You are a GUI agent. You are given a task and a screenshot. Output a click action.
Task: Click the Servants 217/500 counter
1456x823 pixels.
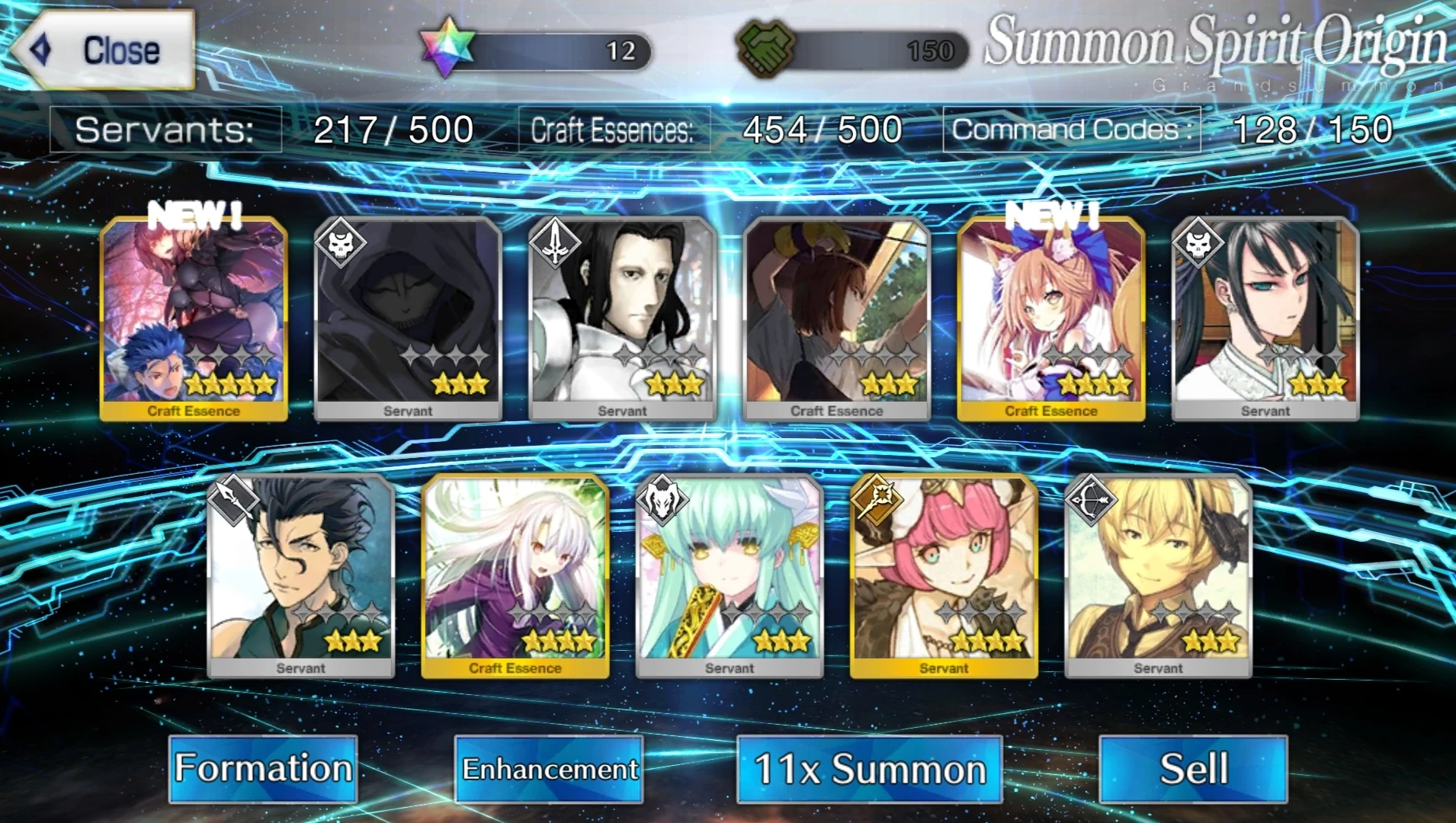pos(393,128)
